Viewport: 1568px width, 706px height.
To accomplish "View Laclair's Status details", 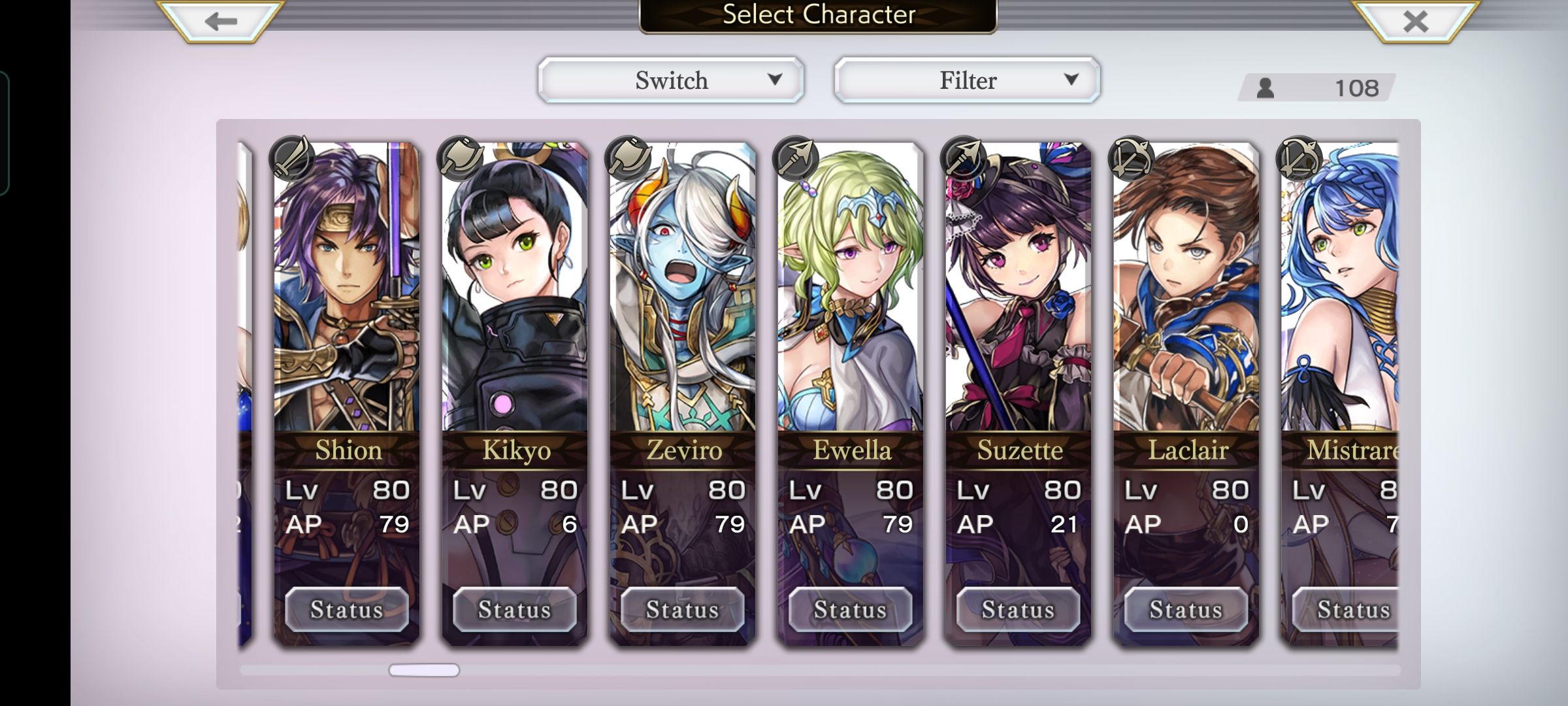I will pos(1186,609).
